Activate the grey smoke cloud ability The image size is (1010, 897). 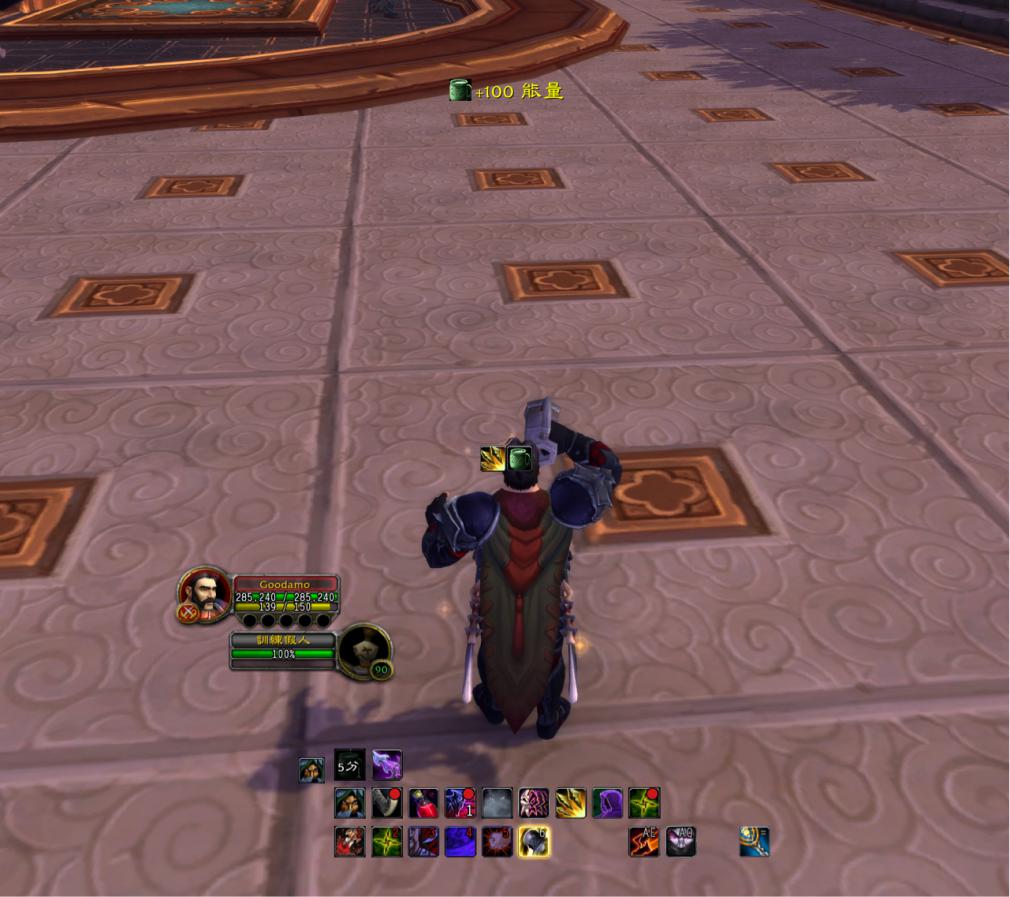(x=497, y=803)
